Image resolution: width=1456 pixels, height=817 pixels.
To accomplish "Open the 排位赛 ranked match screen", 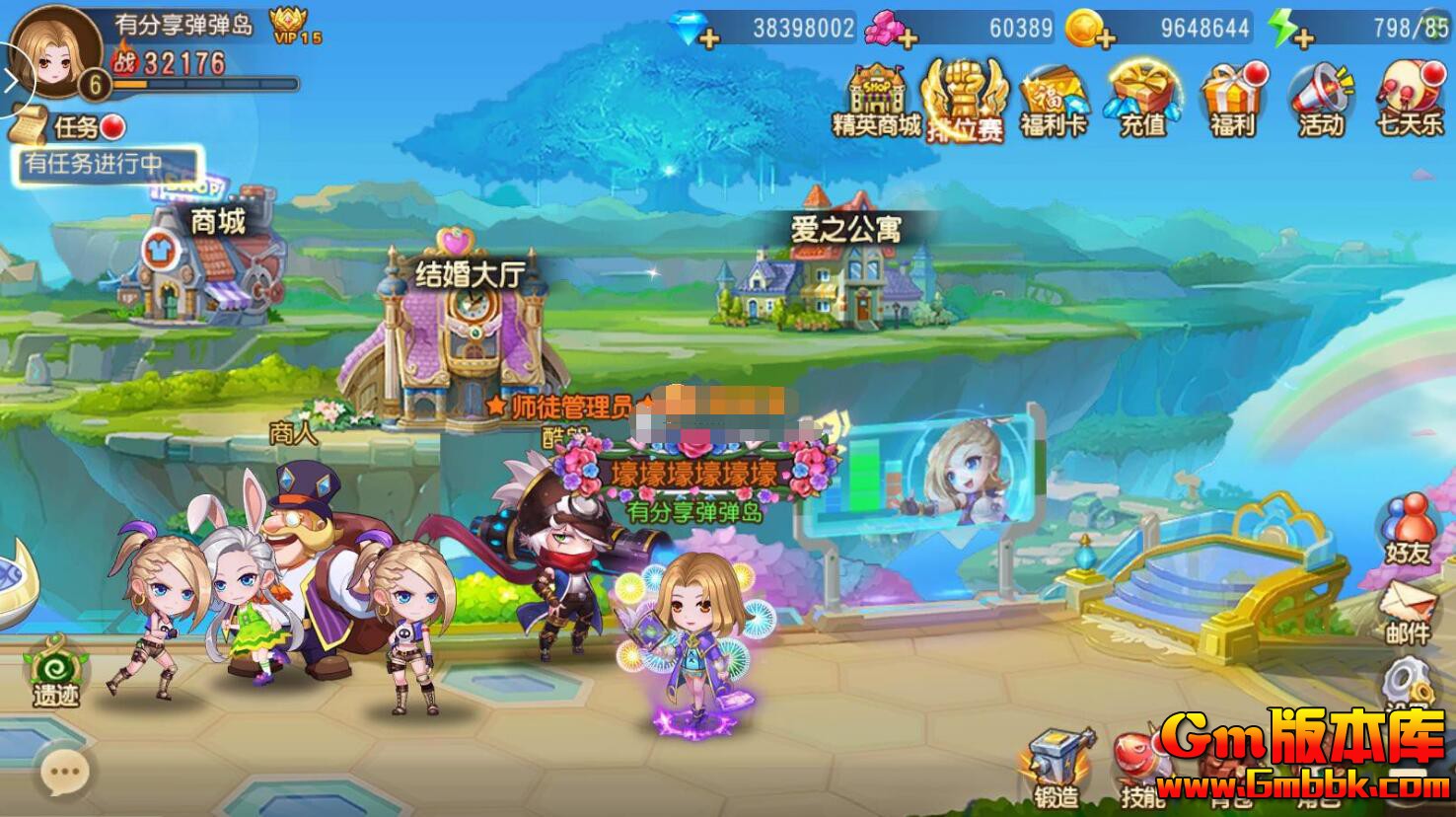I will pos(963,99).
